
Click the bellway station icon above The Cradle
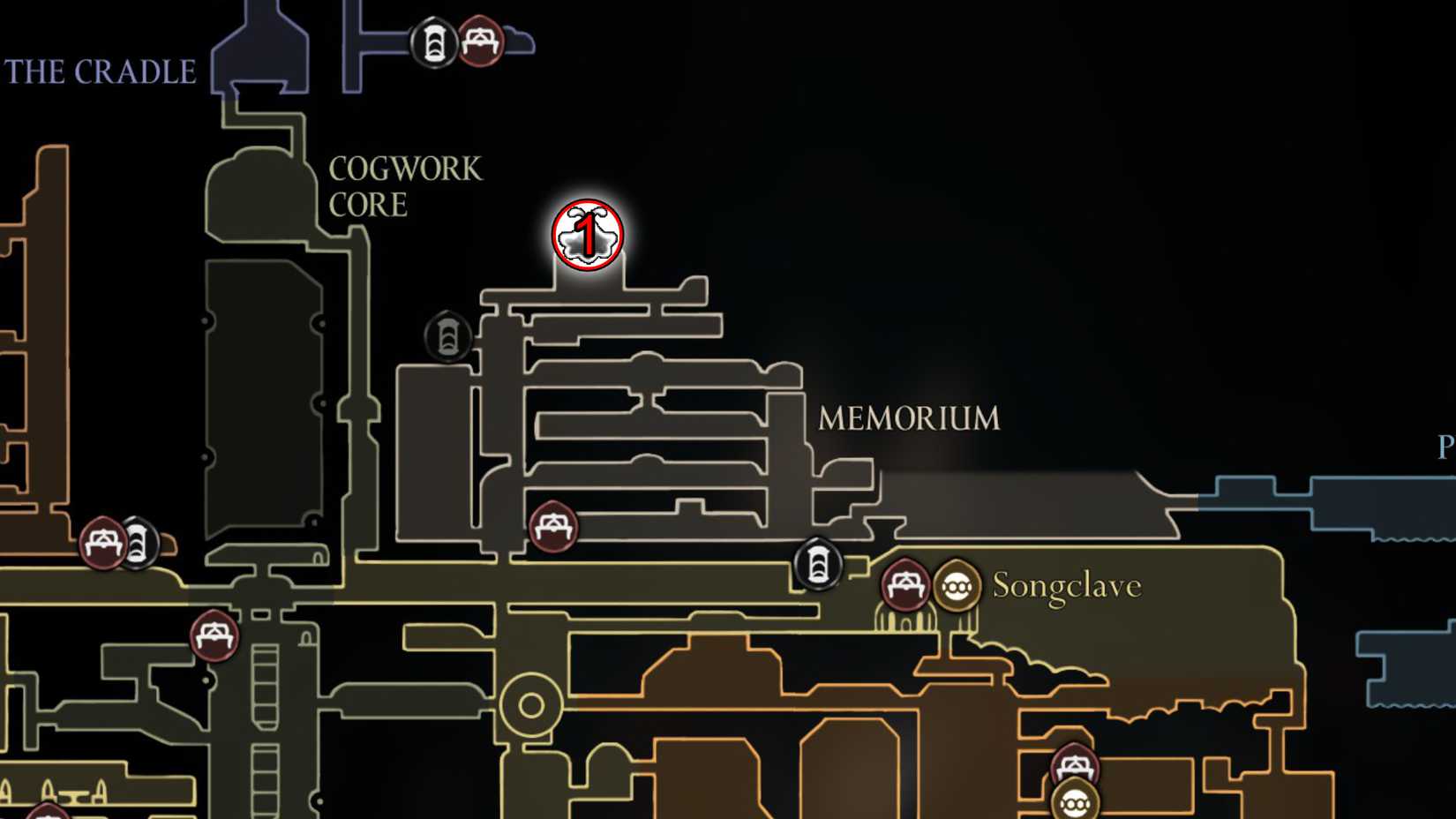point(434,42)
